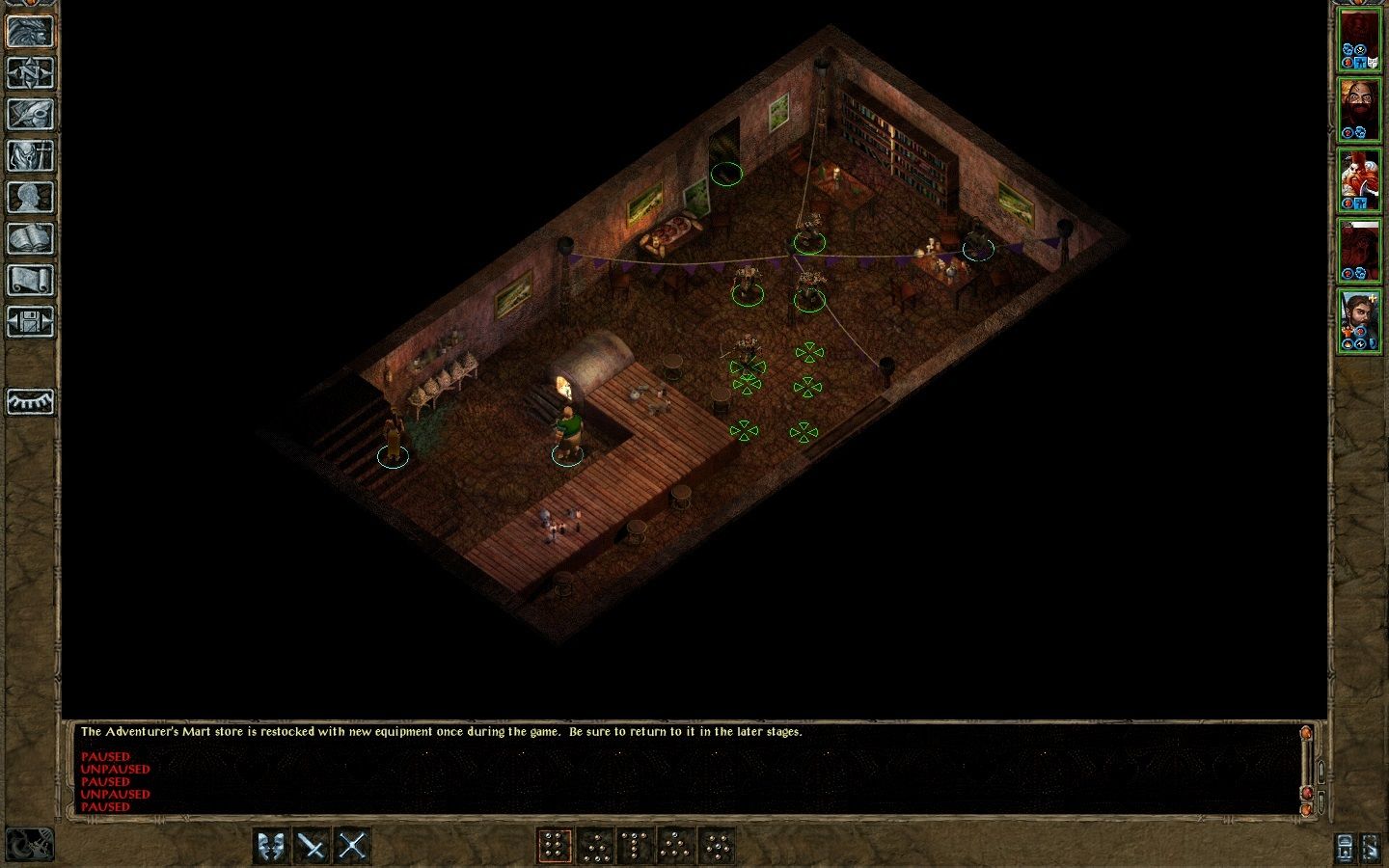The height and width of the screenshot is (868, 1389).
Task: Toggle the party AI button in the bottom-right corner
Action: [x=1344, y=847]
